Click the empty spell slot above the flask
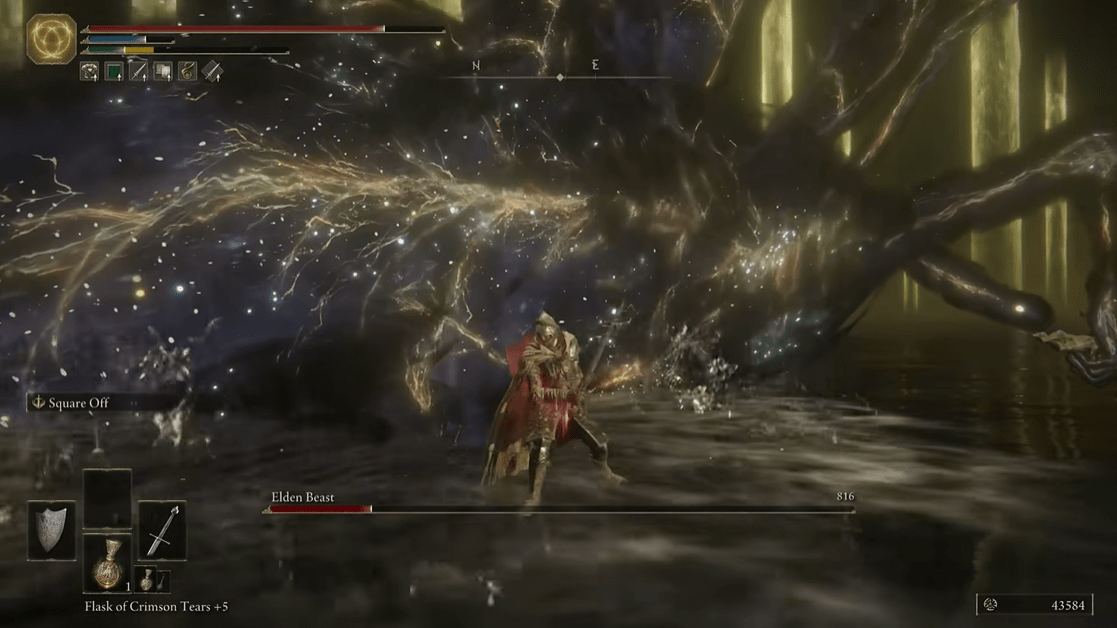 (107, 497)
